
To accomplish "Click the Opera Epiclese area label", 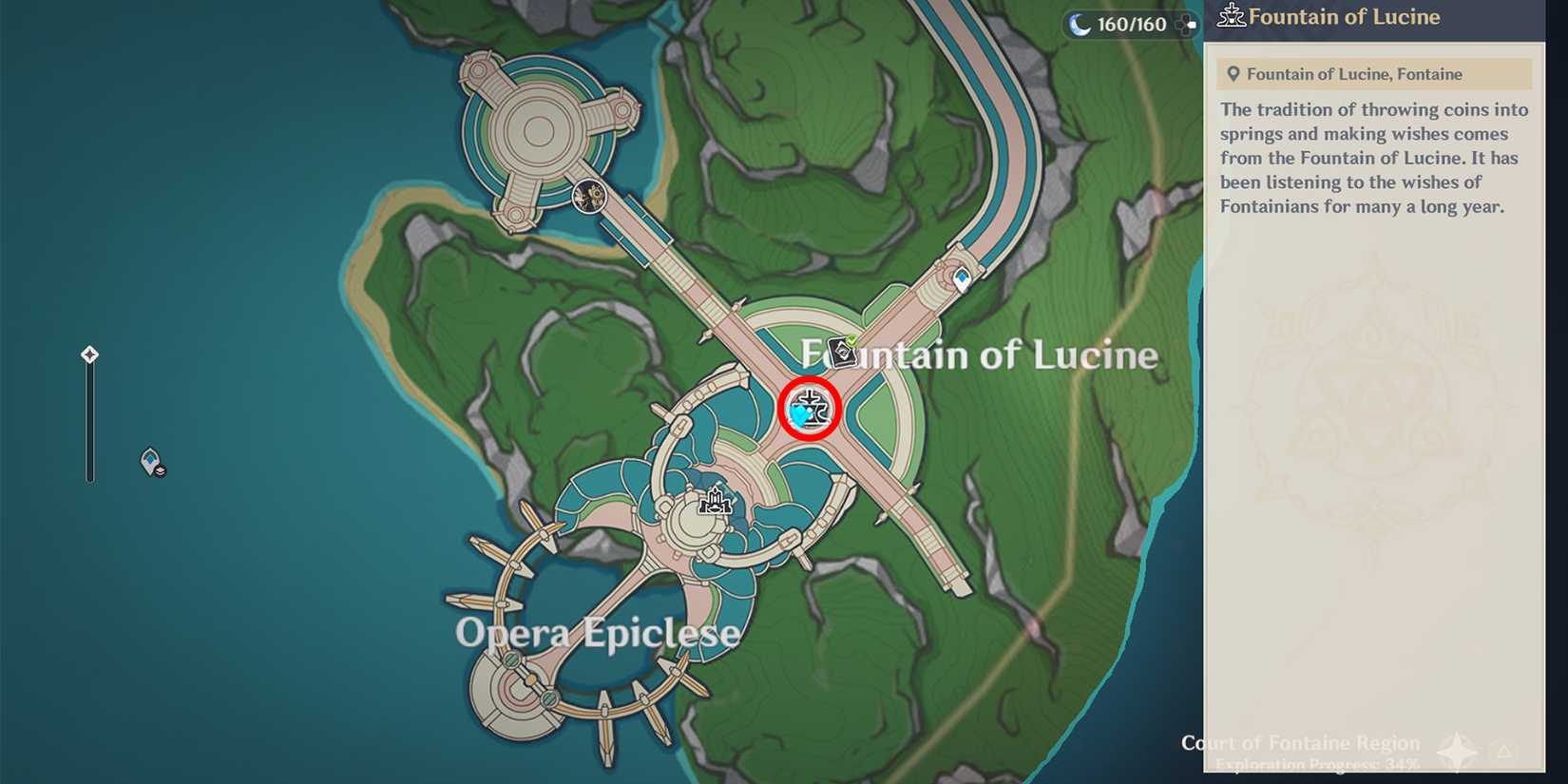I will (599, 630).
